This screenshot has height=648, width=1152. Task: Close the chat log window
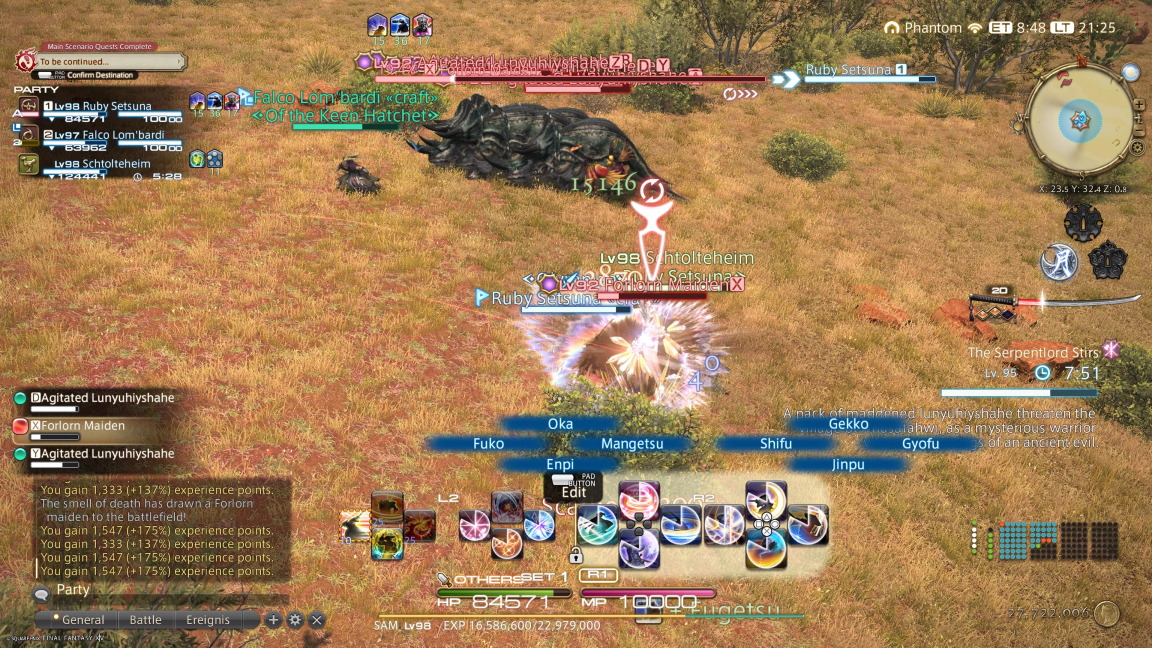tap(317, 620)
